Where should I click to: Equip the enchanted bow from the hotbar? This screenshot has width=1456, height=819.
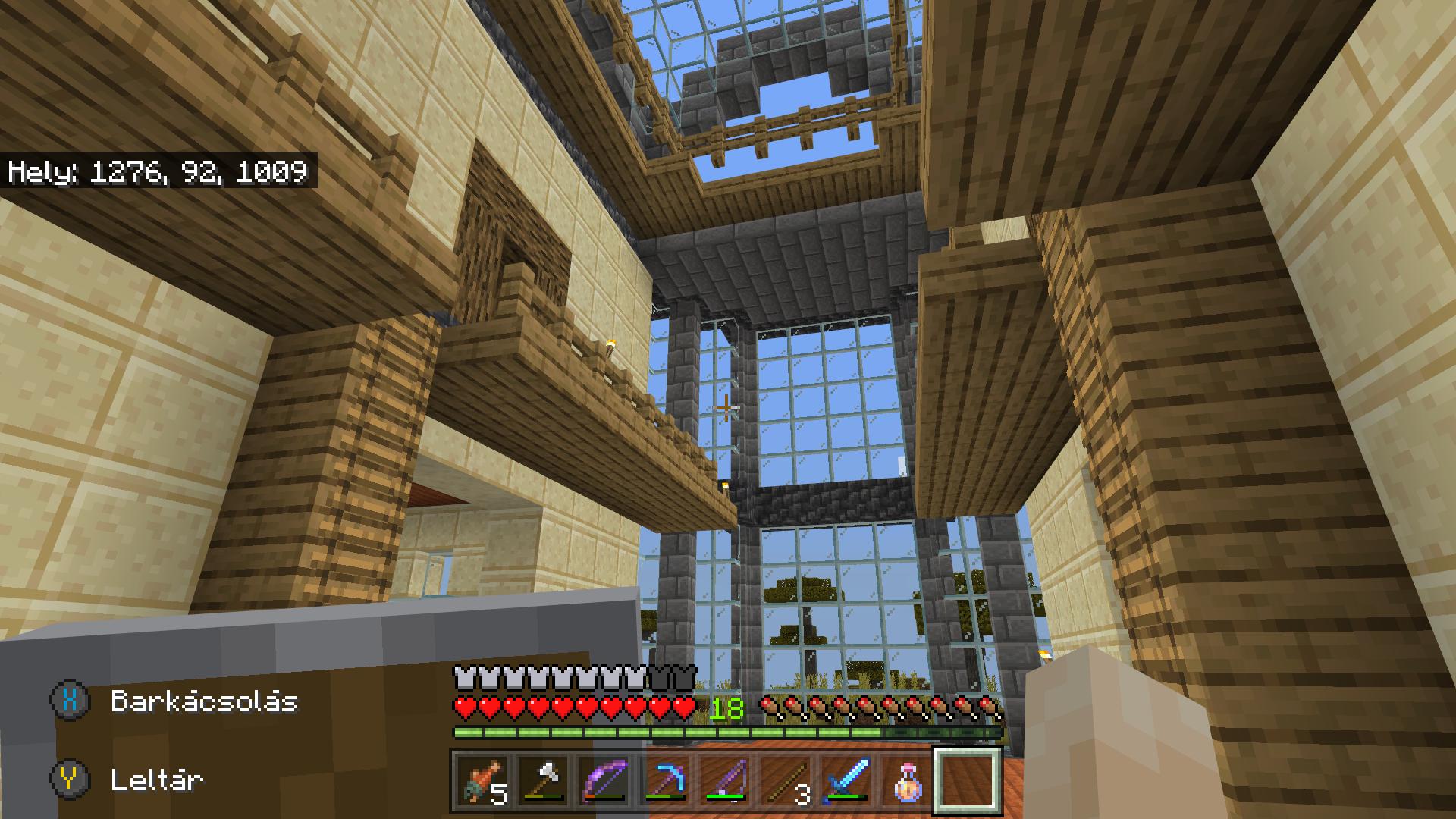click(604, 780)
